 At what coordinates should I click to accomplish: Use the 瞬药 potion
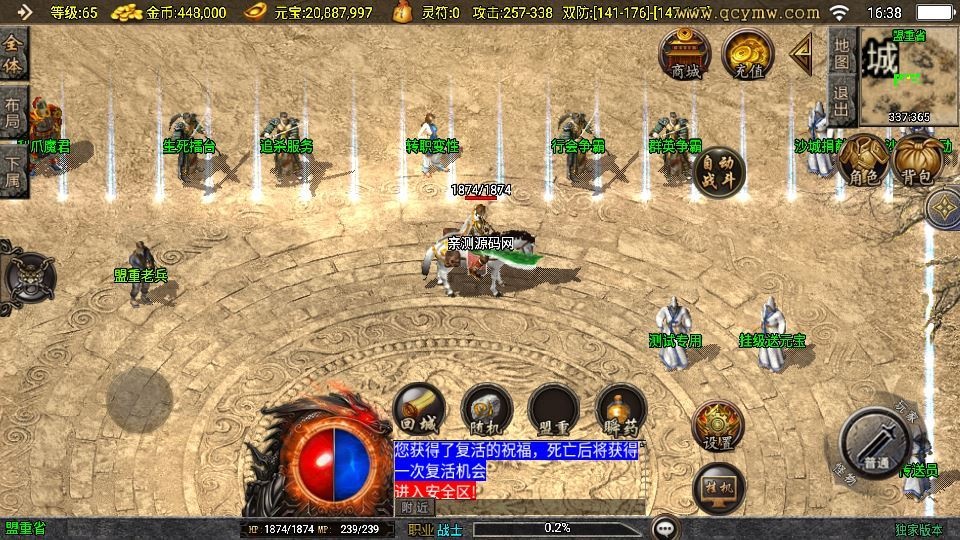tap(620, 410)
